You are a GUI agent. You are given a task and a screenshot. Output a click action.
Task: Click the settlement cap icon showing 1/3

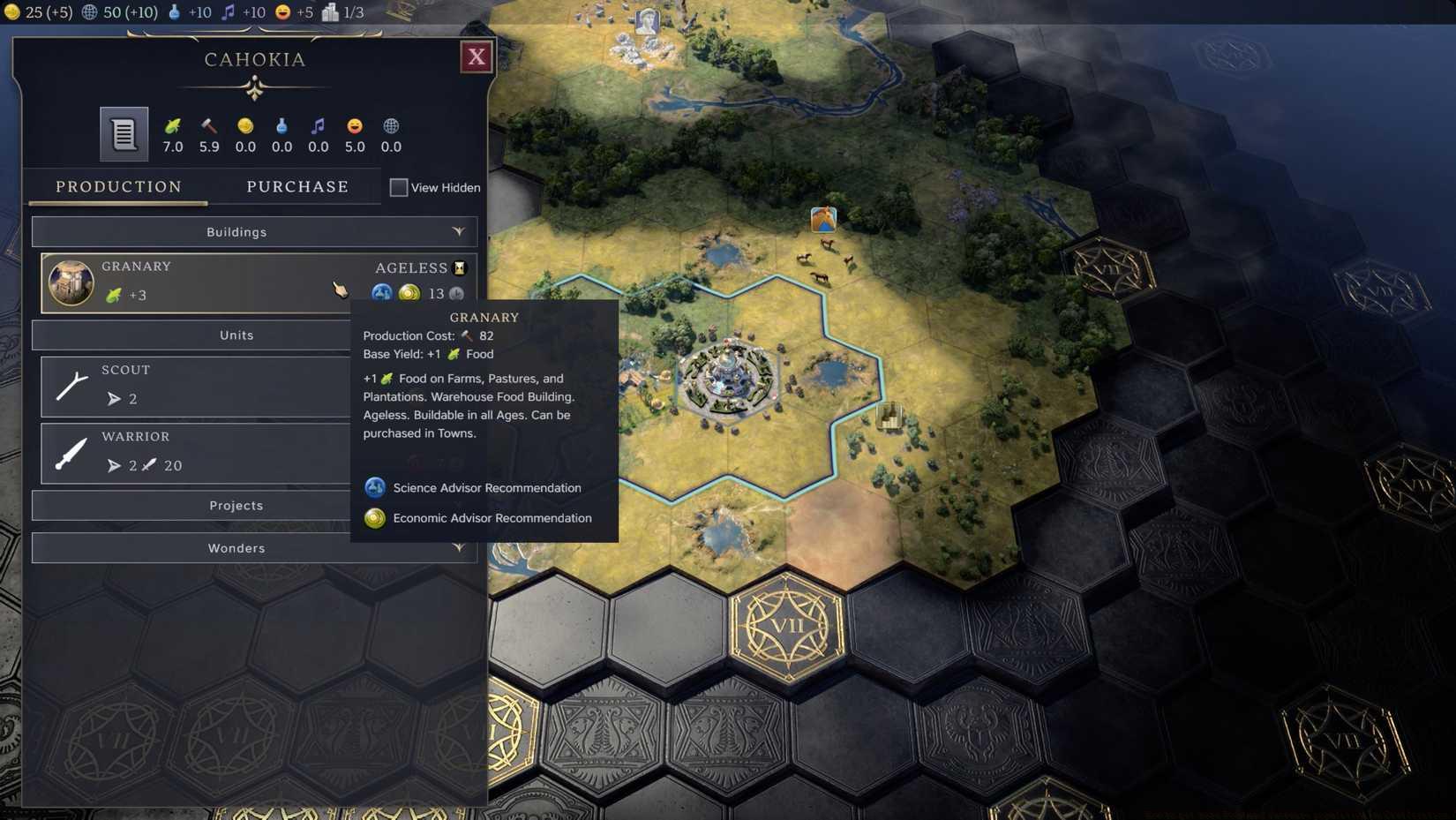click(331, 12)
